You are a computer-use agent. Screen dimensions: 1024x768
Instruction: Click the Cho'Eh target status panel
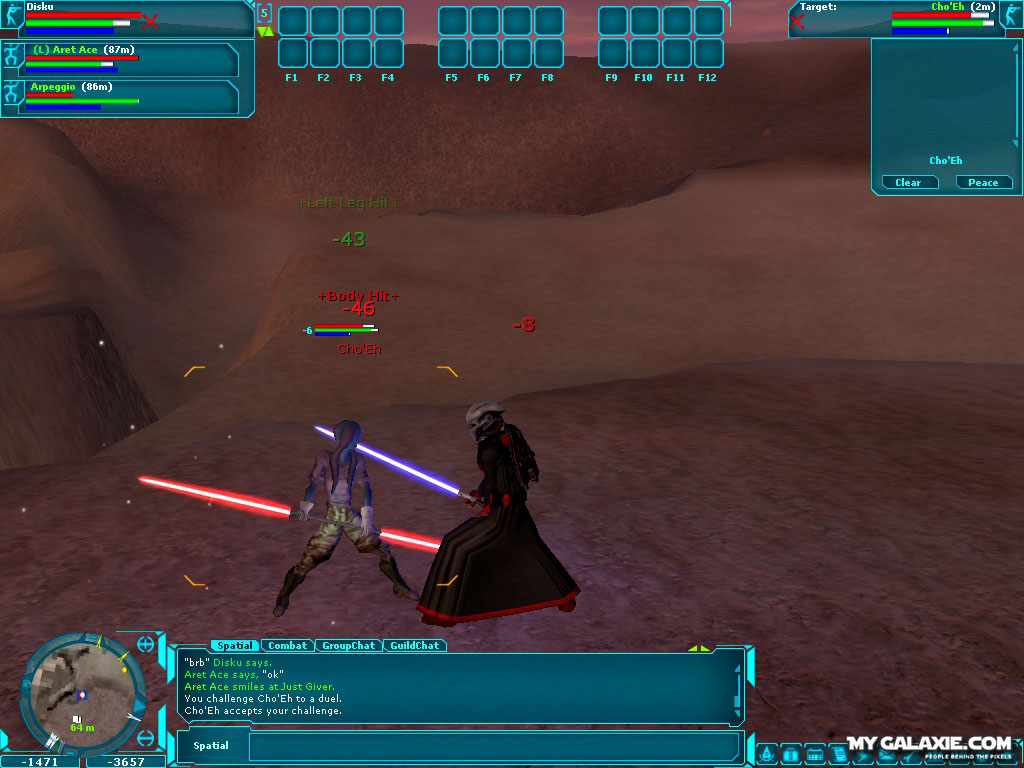pos(905,18)
